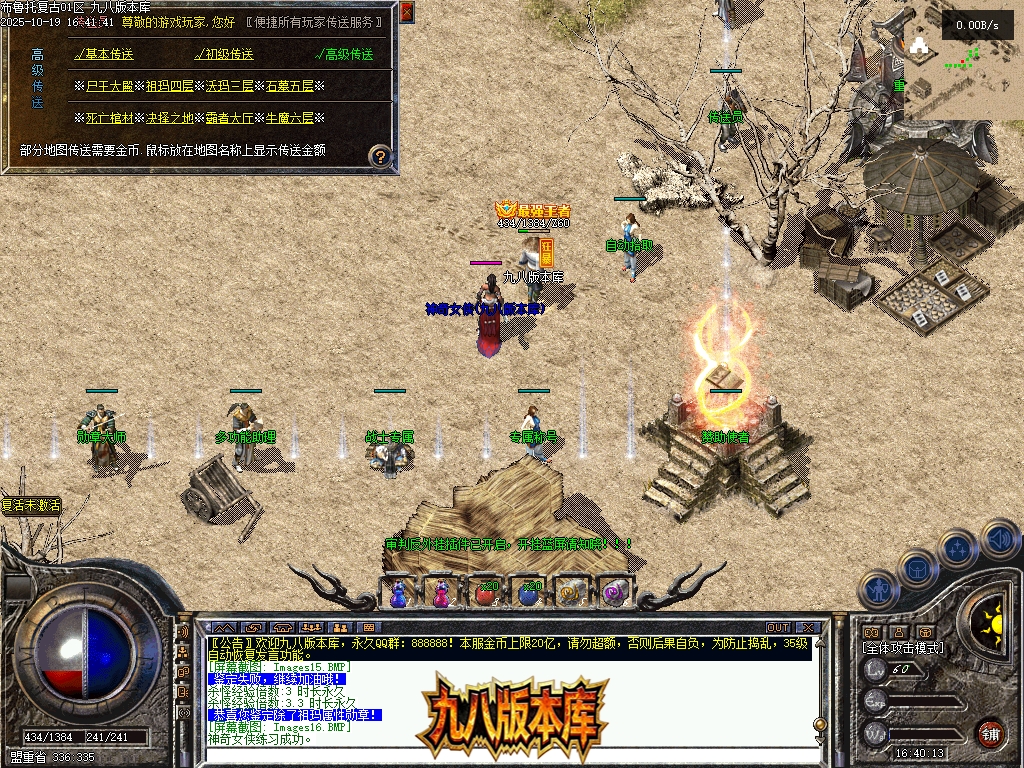Open the bag using the chest icon
Image resolution: width=1024 pixels, height=768 pixels.
coord(917,569)
